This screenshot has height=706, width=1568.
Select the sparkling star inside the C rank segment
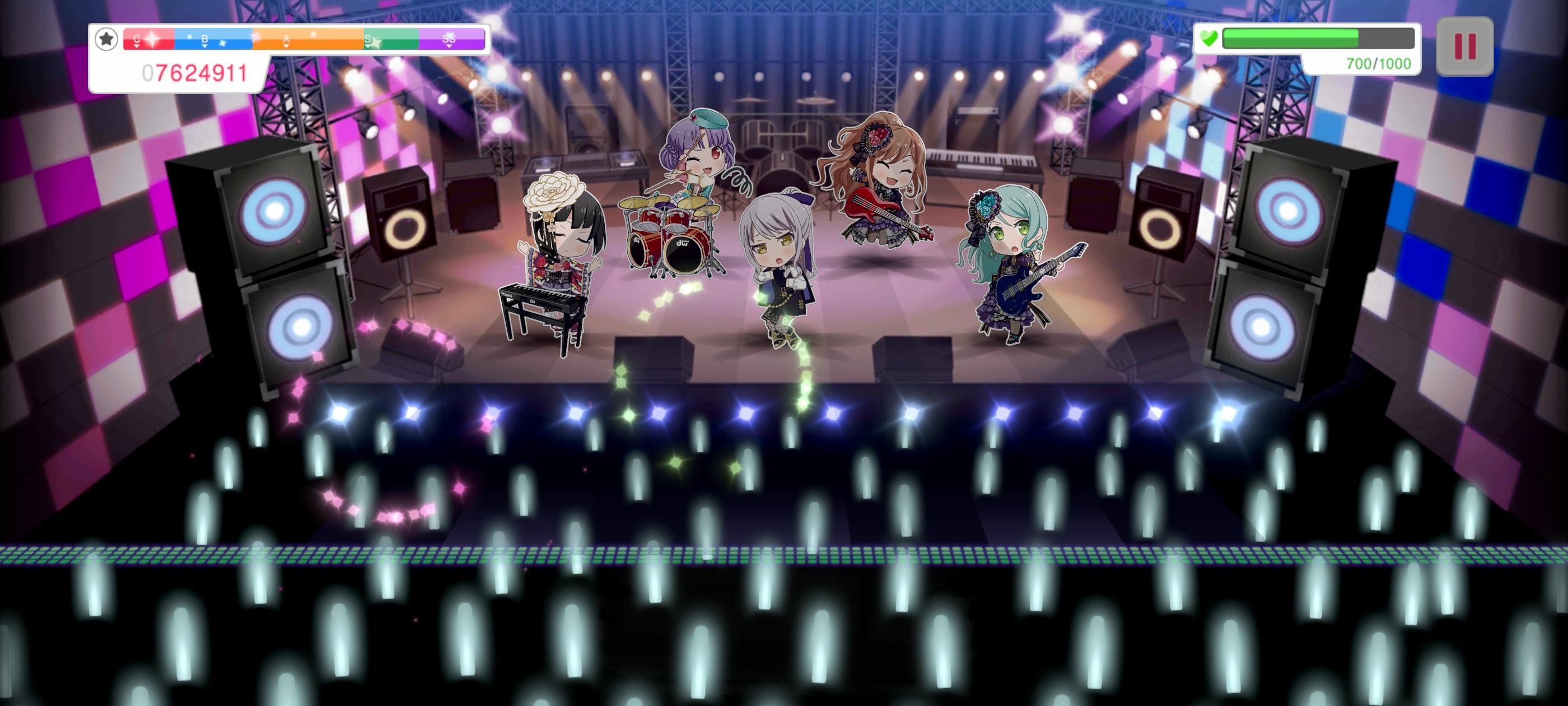(154, 40)
